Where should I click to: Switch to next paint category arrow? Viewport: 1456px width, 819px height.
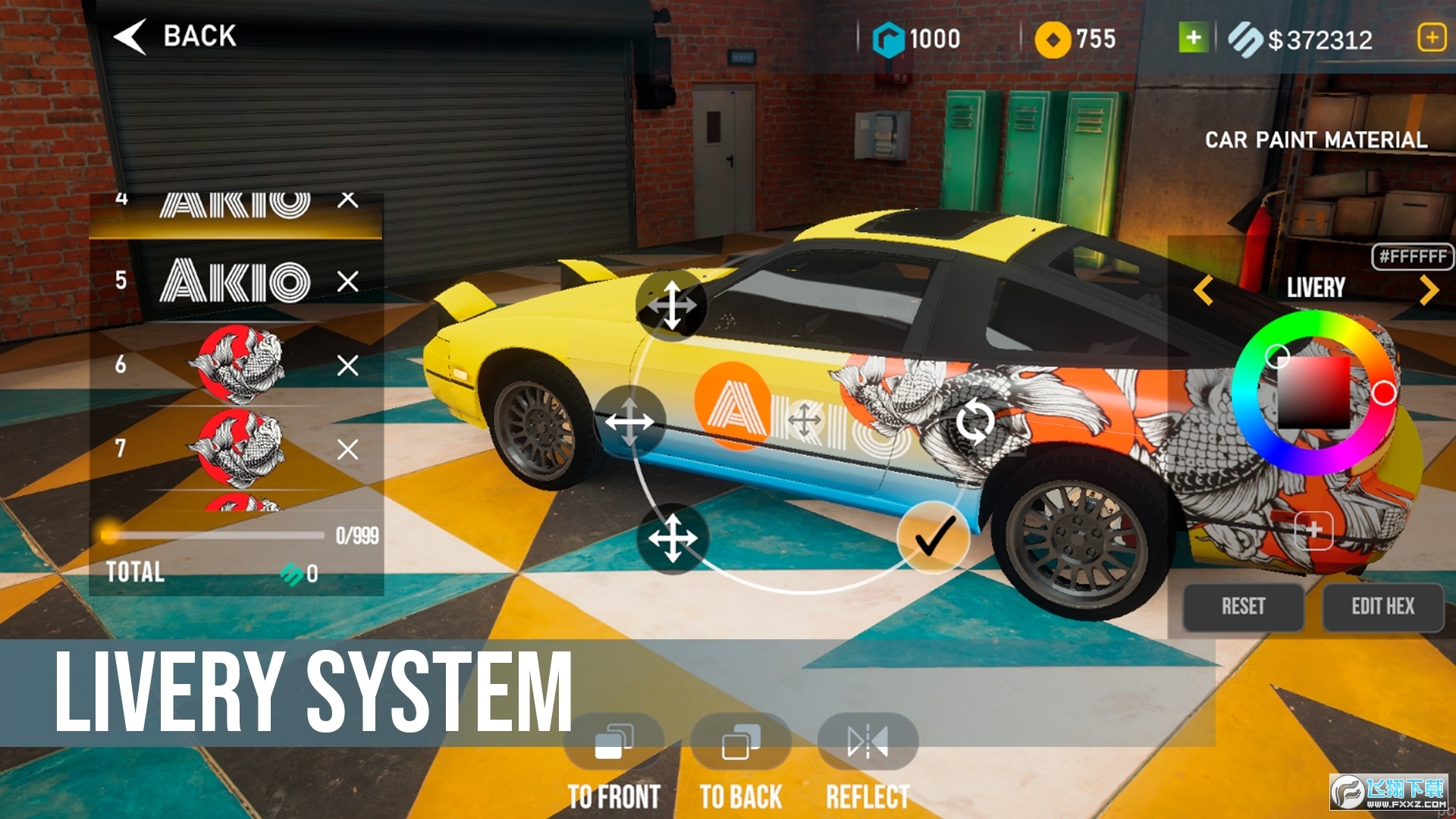pos(1429,290)
